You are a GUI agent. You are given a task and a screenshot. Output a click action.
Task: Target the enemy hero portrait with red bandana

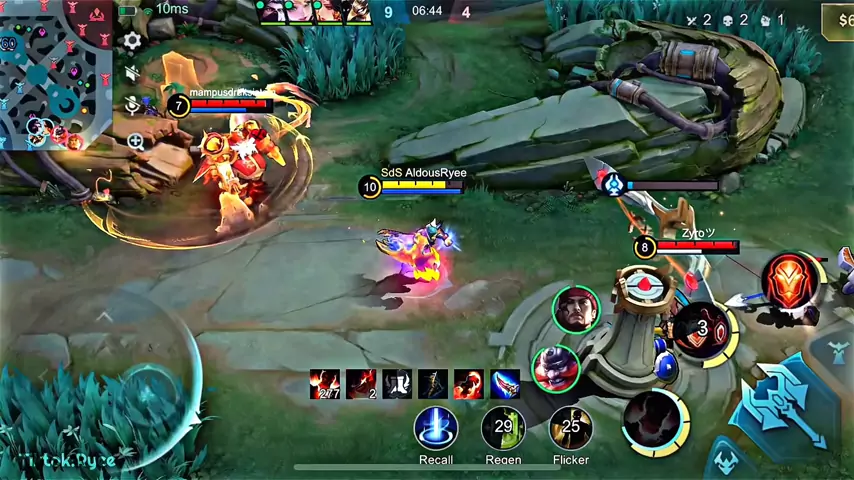[575, 309]
